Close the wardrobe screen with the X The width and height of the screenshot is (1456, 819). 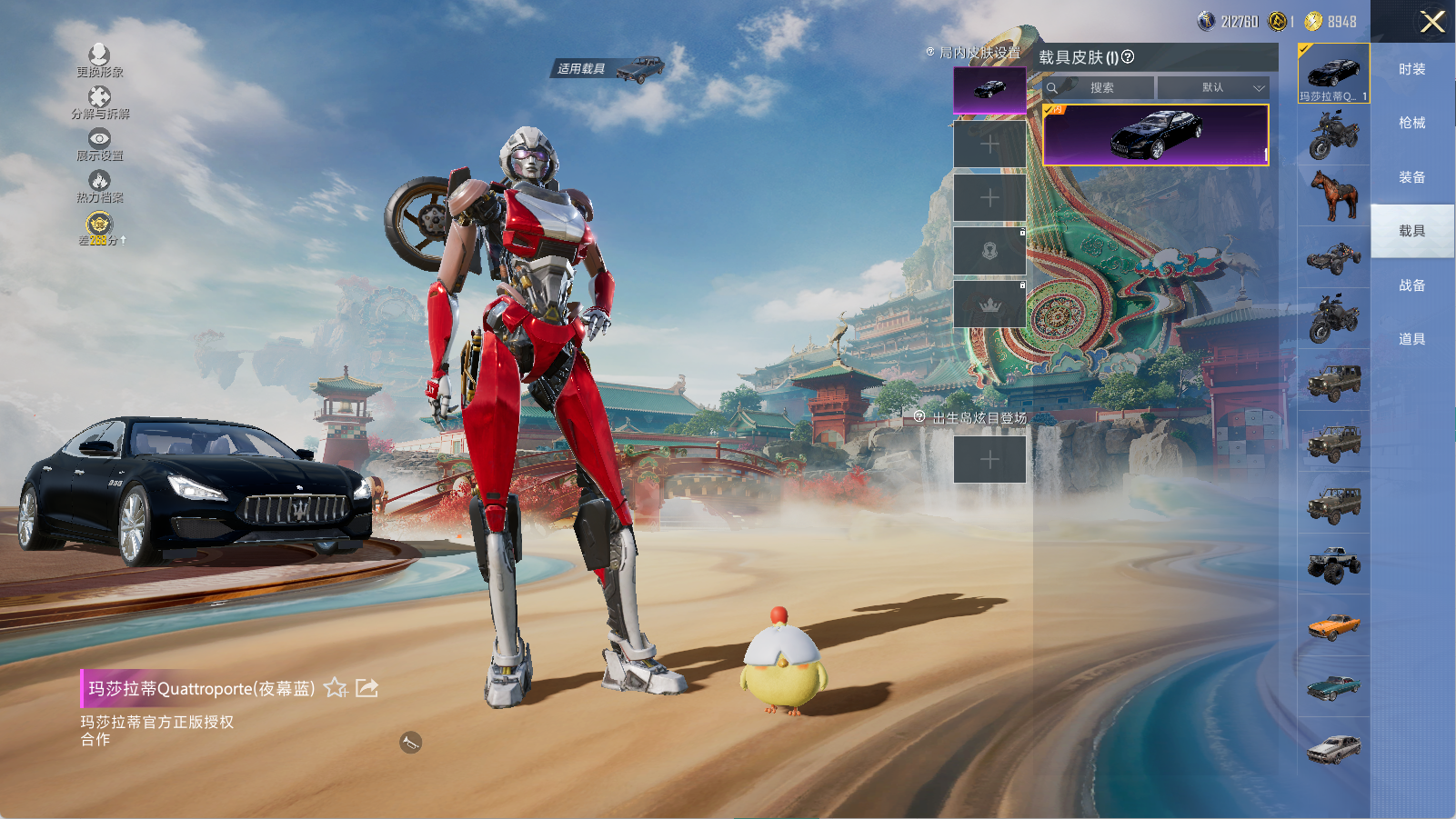click(1431, 22)
